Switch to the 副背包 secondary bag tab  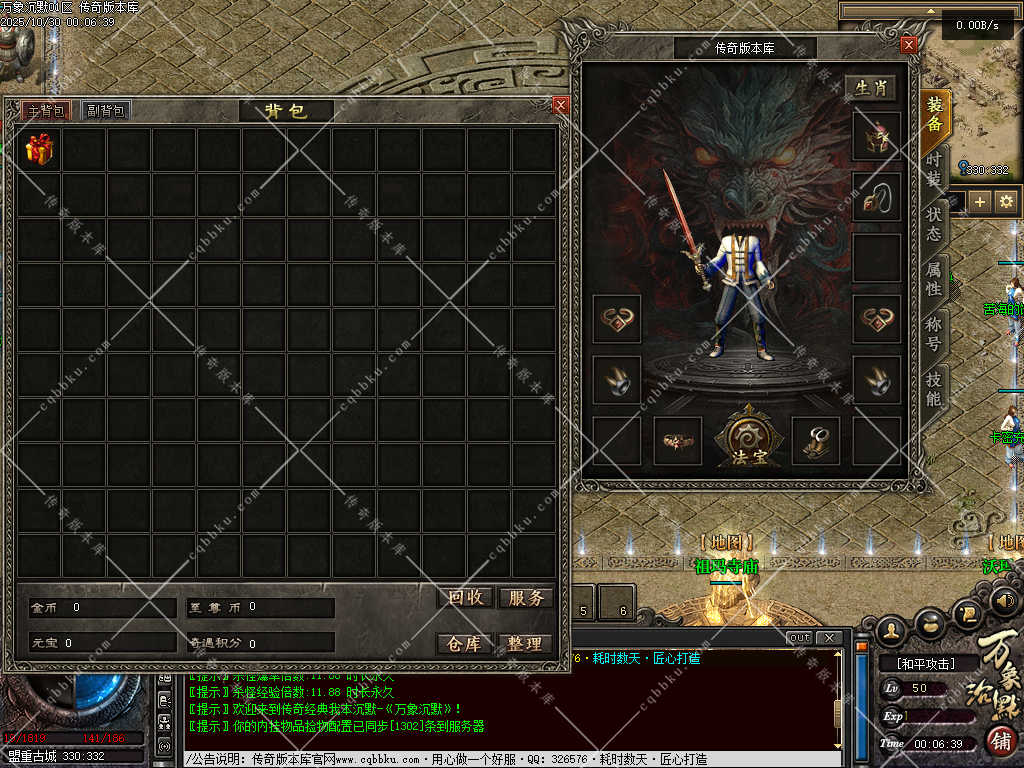coord(105,111)
